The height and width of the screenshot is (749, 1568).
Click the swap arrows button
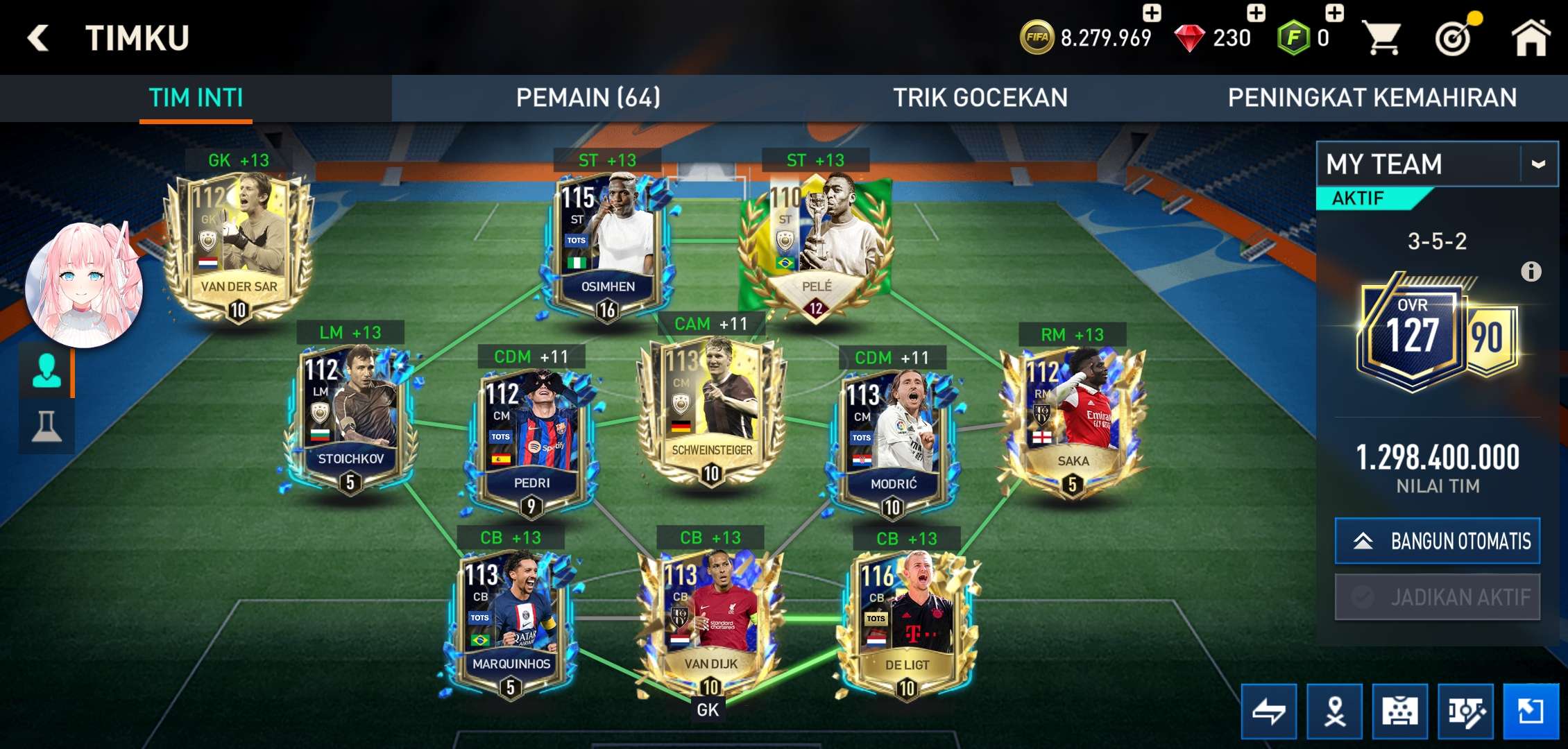[1268, 711]
